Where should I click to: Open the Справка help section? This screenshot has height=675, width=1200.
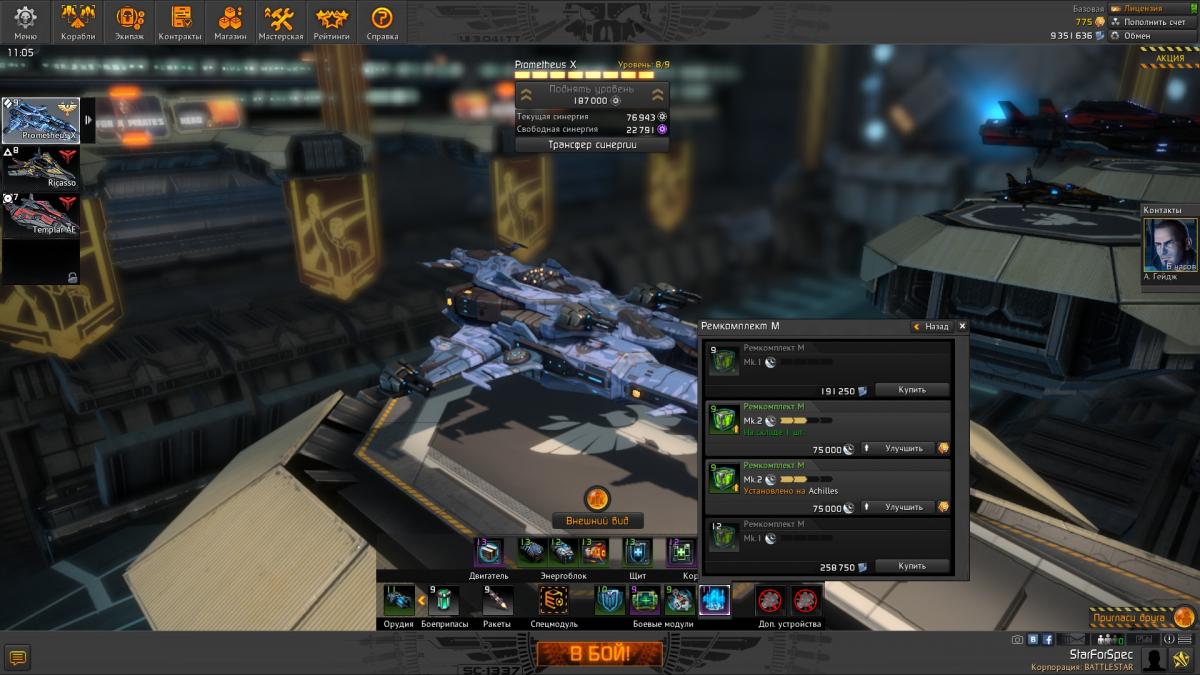[x=382, y=22]
